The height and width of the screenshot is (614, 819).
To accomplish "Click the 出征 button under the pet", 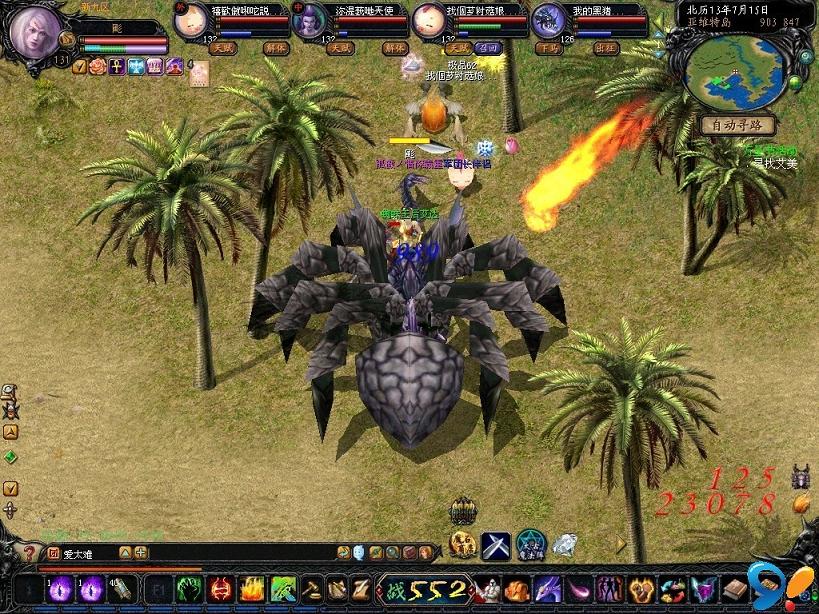I will [606, 48].
